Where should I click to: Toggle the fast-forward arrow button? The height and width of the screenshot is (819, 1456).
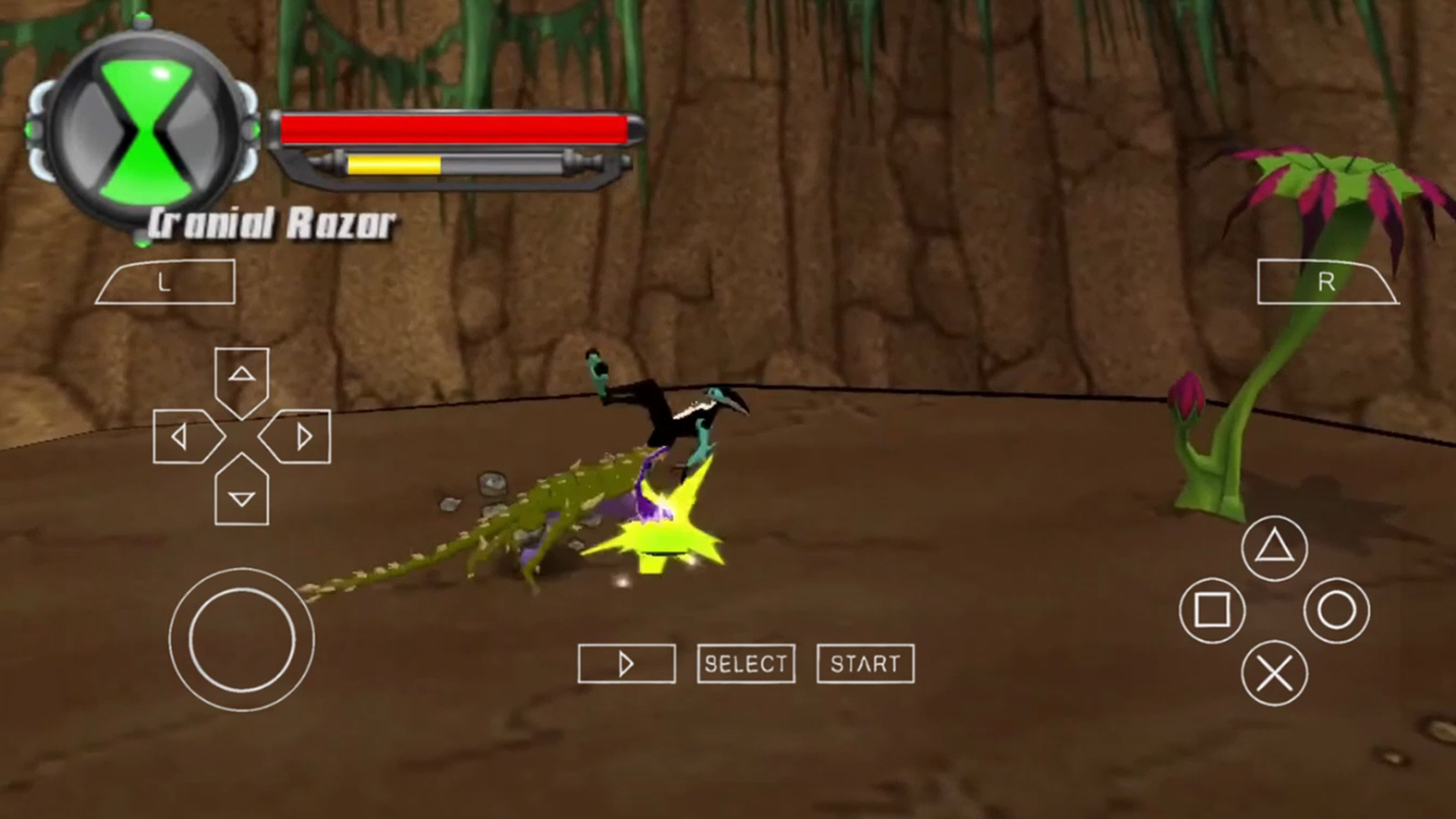(626, 663)
